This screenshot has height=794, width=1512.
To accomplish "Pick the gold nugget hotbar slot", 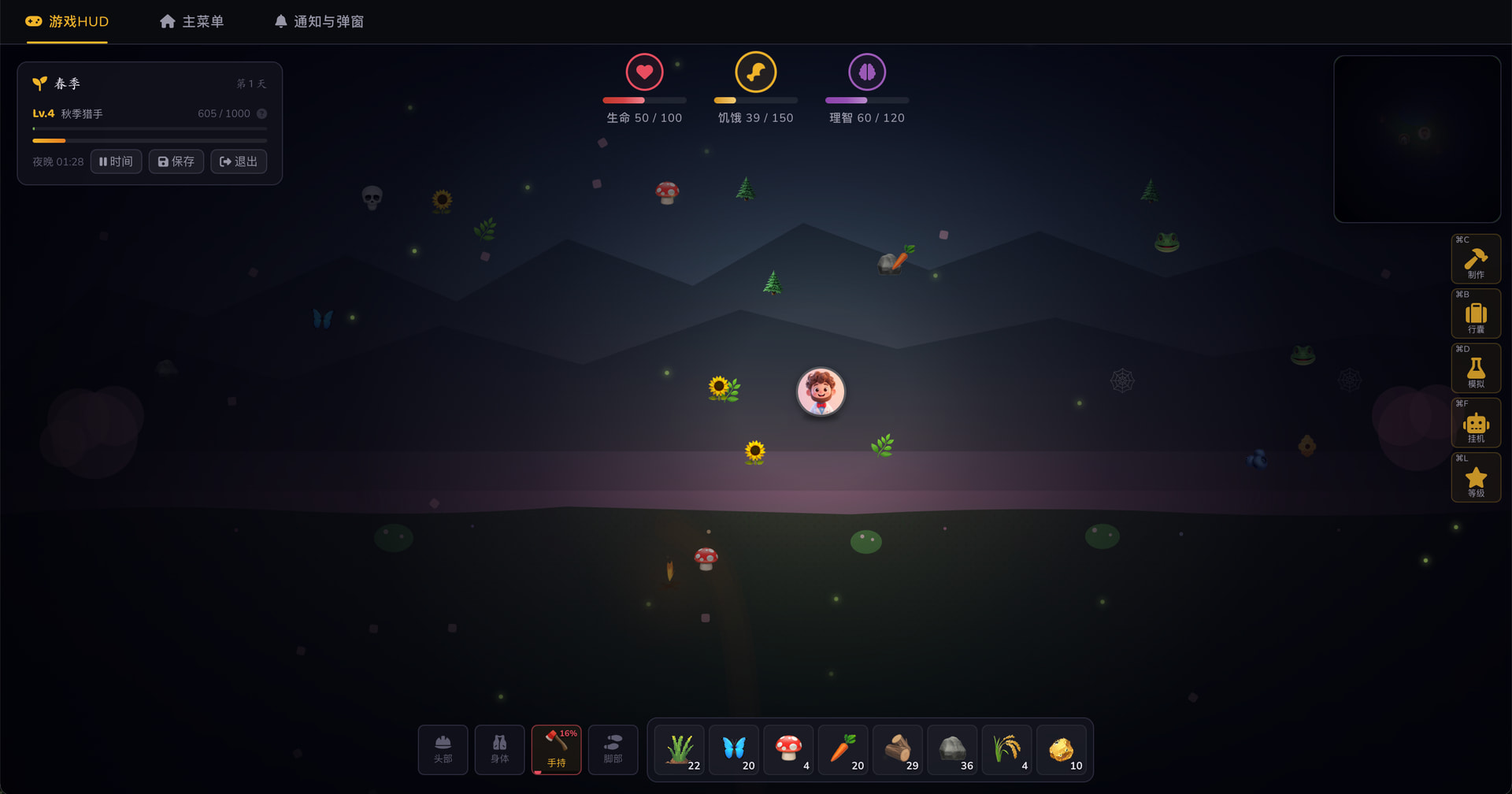I will [x=1062, y=749].
